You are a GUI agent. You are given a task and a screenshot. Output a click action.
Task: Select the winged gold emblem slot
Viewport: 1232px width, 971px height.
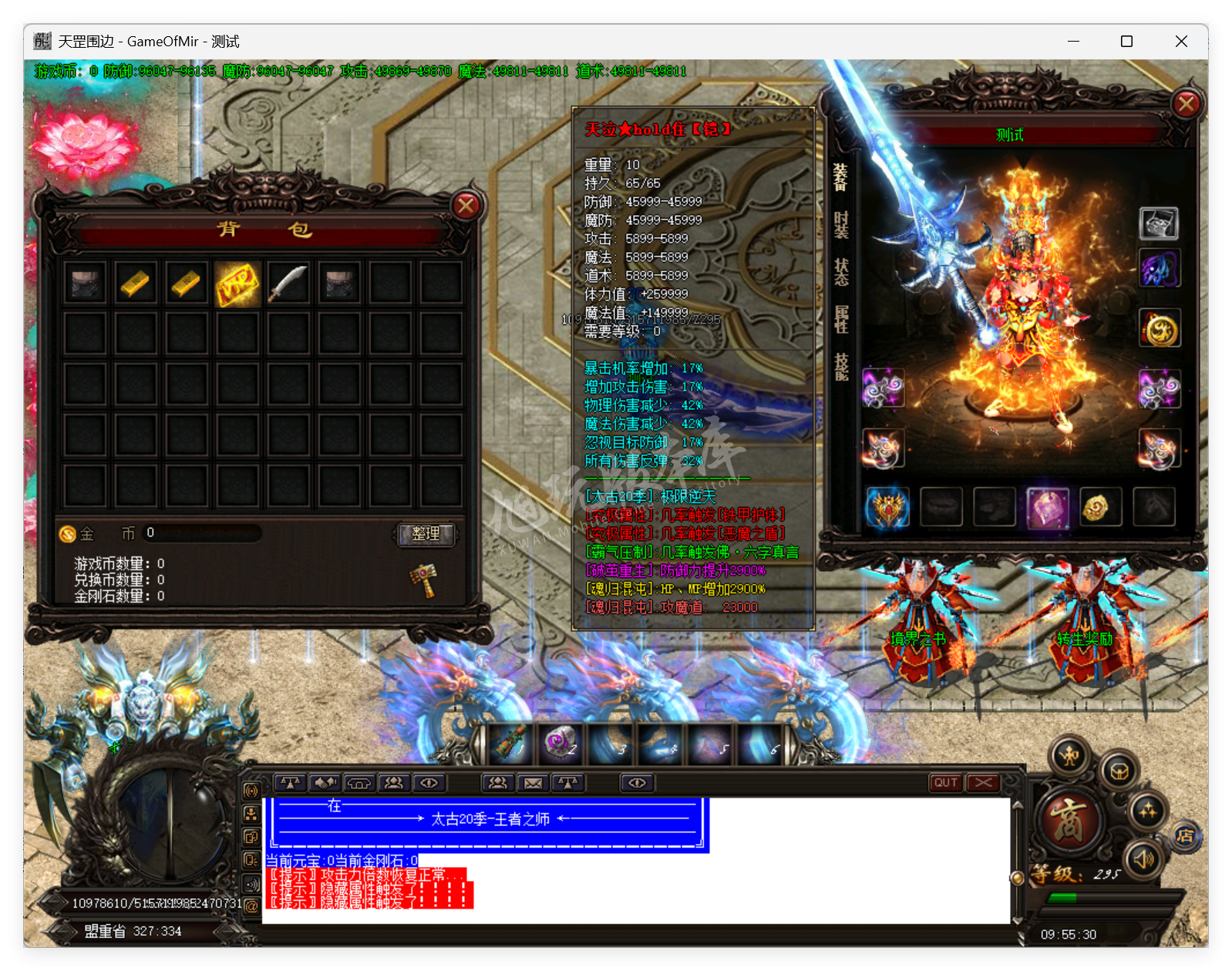coord(888,508)
